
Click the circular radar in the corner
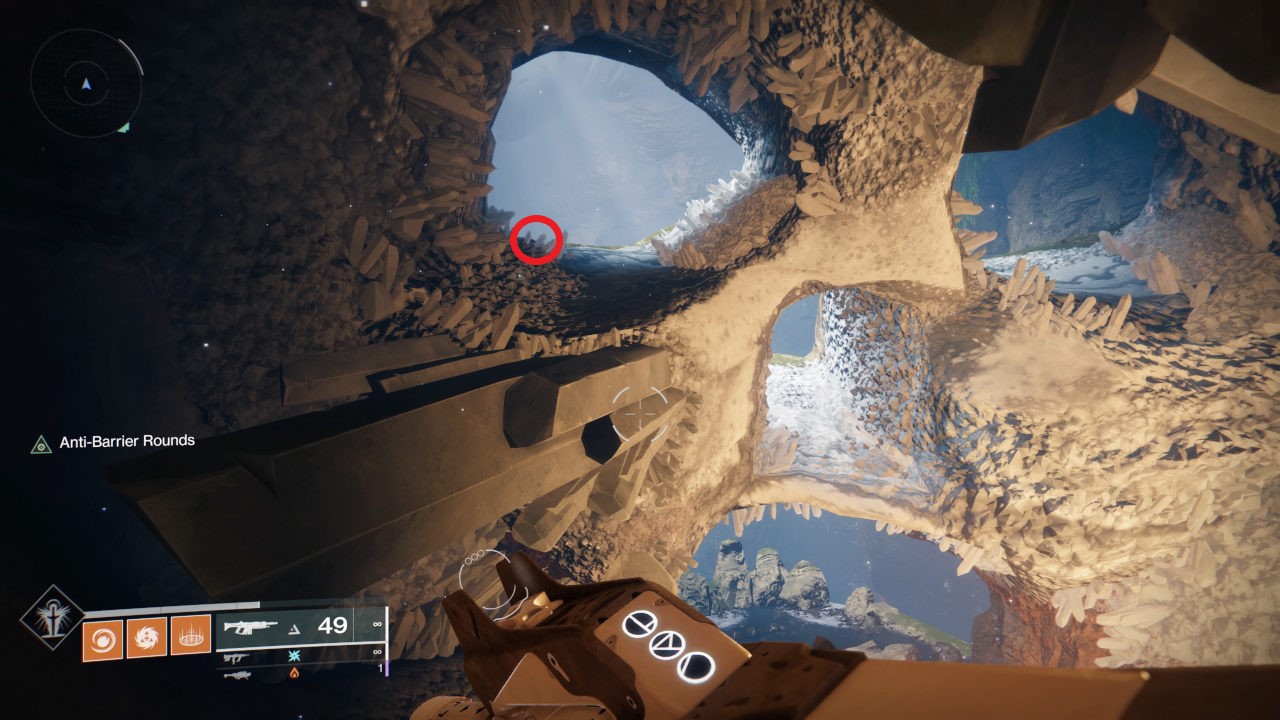[84, 82]
